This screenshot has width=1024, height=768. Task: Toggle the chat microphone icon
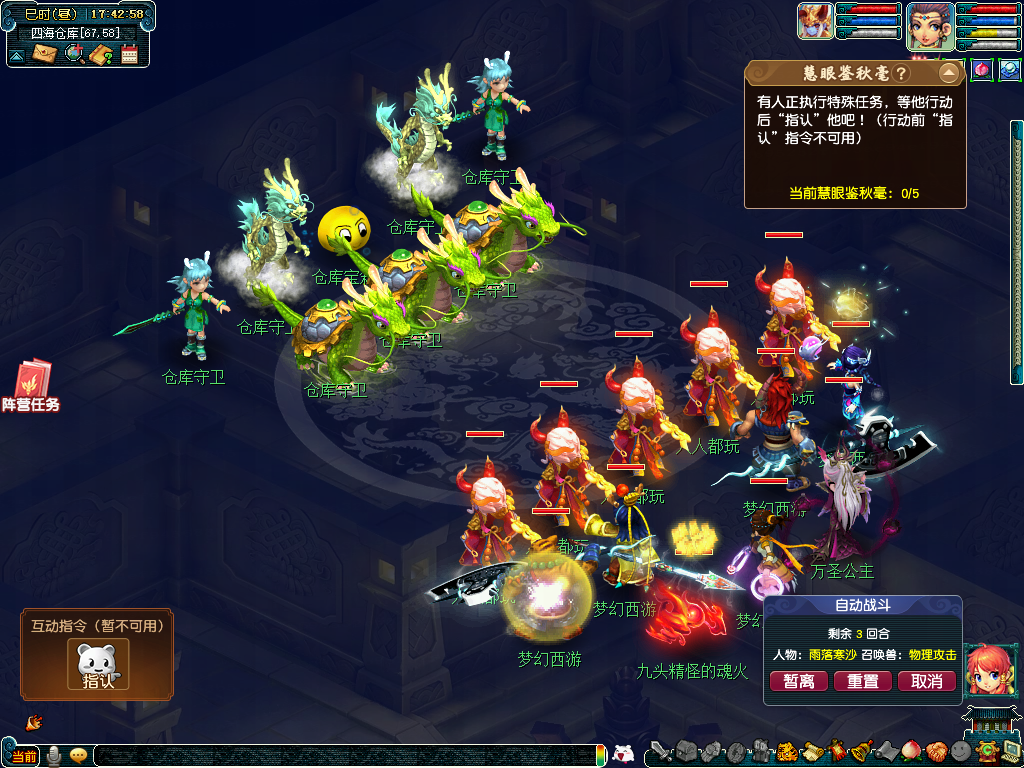54,756
